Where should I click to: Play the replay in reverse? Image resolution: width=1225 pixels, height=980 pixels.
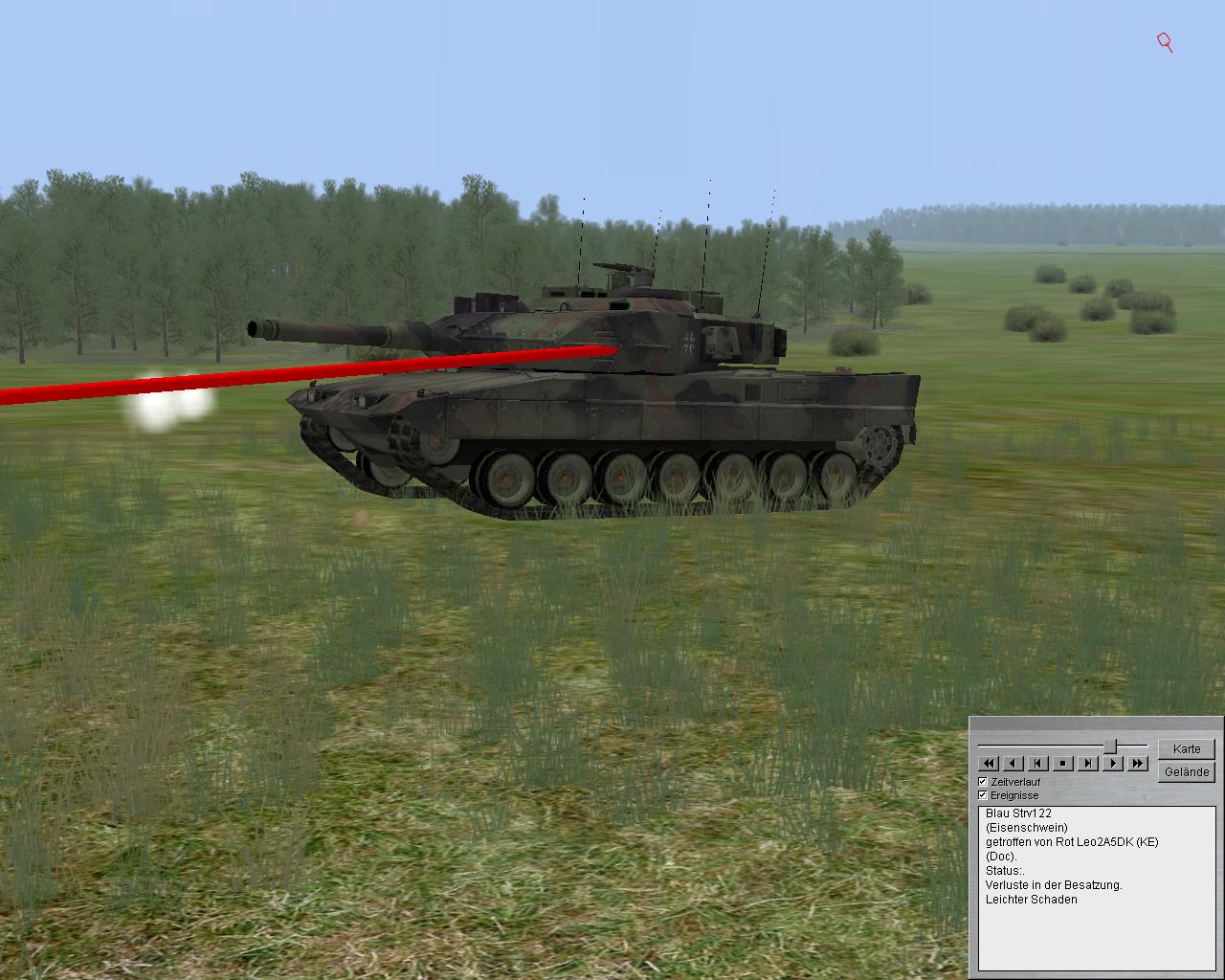(x=1013, y=764)
